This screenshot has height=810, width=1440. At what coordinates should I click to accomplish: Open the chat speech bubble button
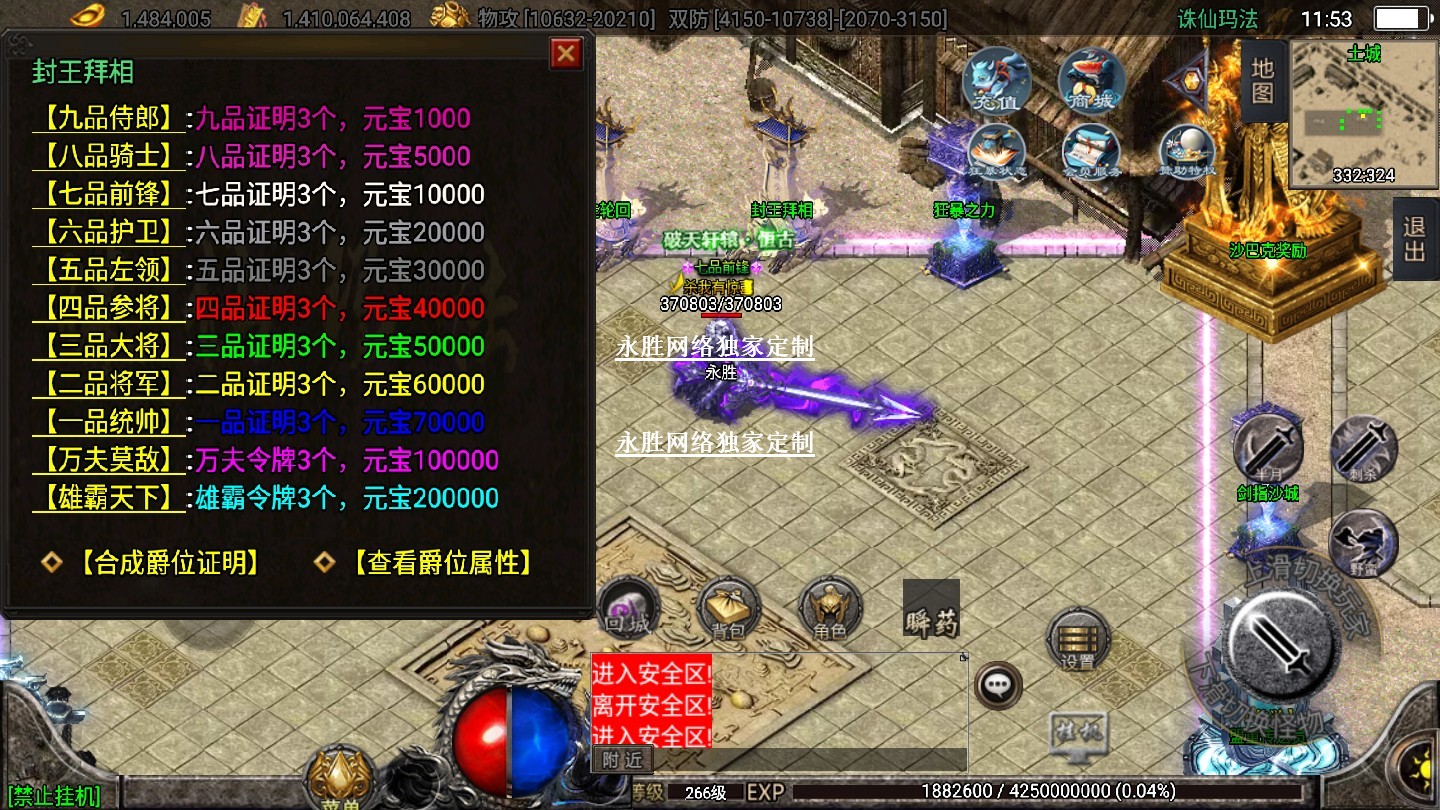(x=998, y=686)
